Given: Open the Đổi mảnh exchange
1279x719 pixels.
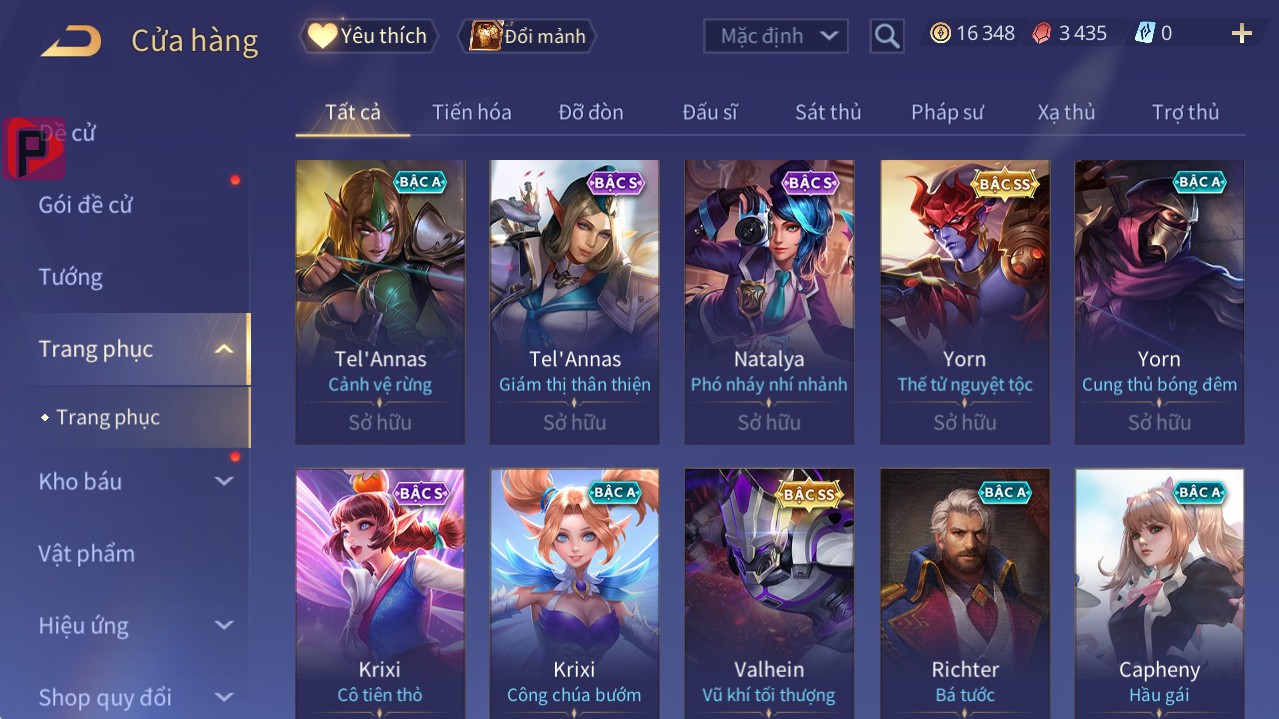Looking at the screenshot, I should pos(528,36).
